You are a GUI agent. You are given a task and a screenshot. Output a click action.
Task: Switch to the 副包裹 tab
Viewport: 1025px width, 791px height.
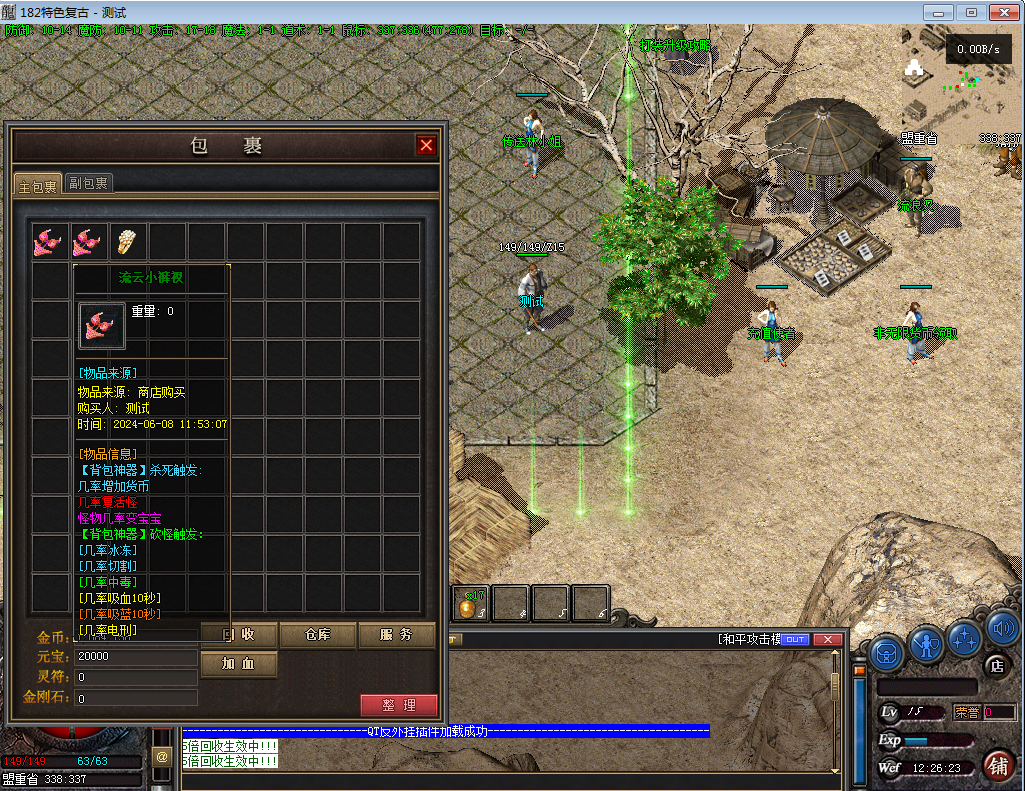point(89,183)
